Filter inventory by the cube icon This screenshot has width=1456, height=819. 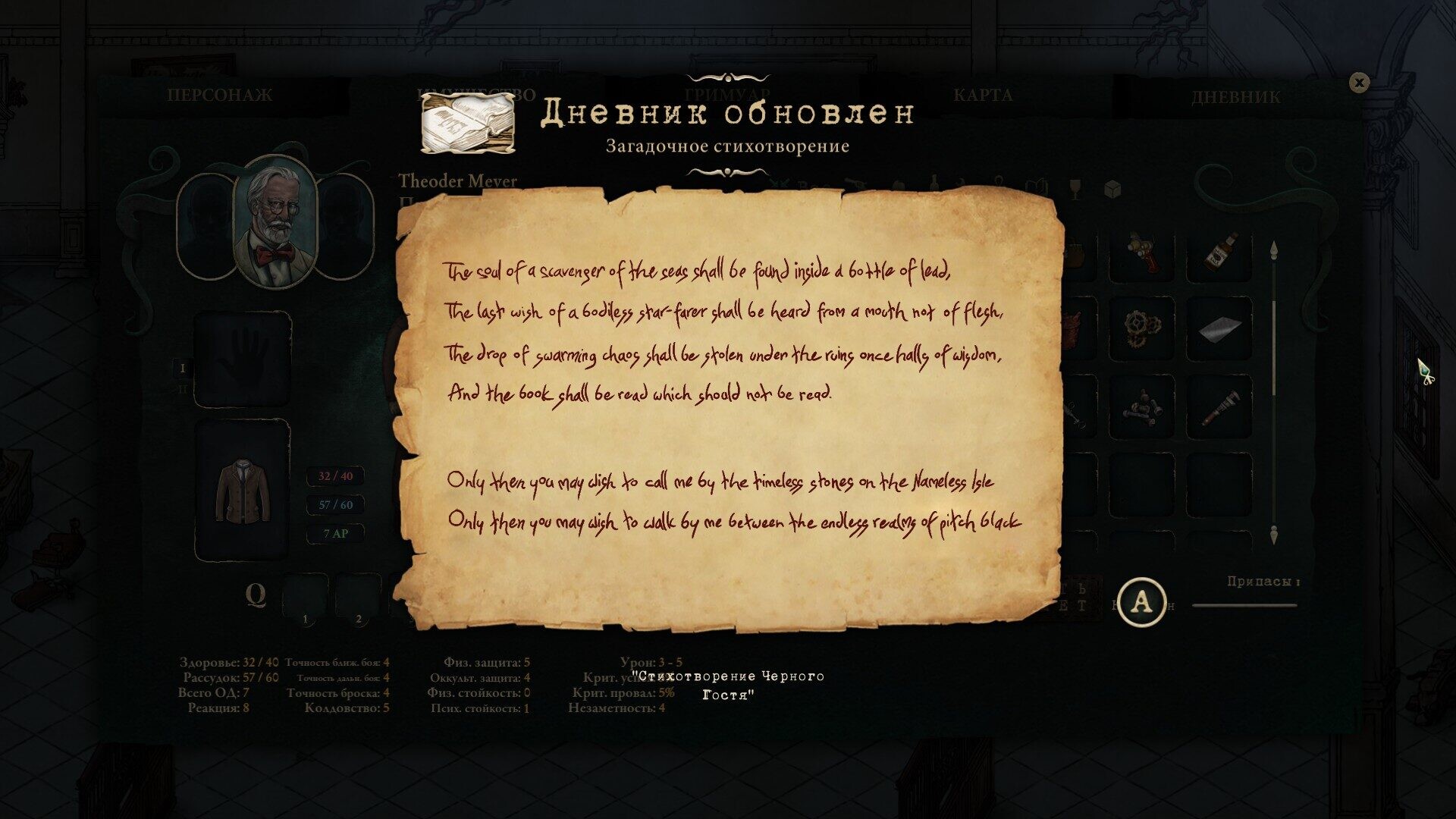tap(1112, 189)
